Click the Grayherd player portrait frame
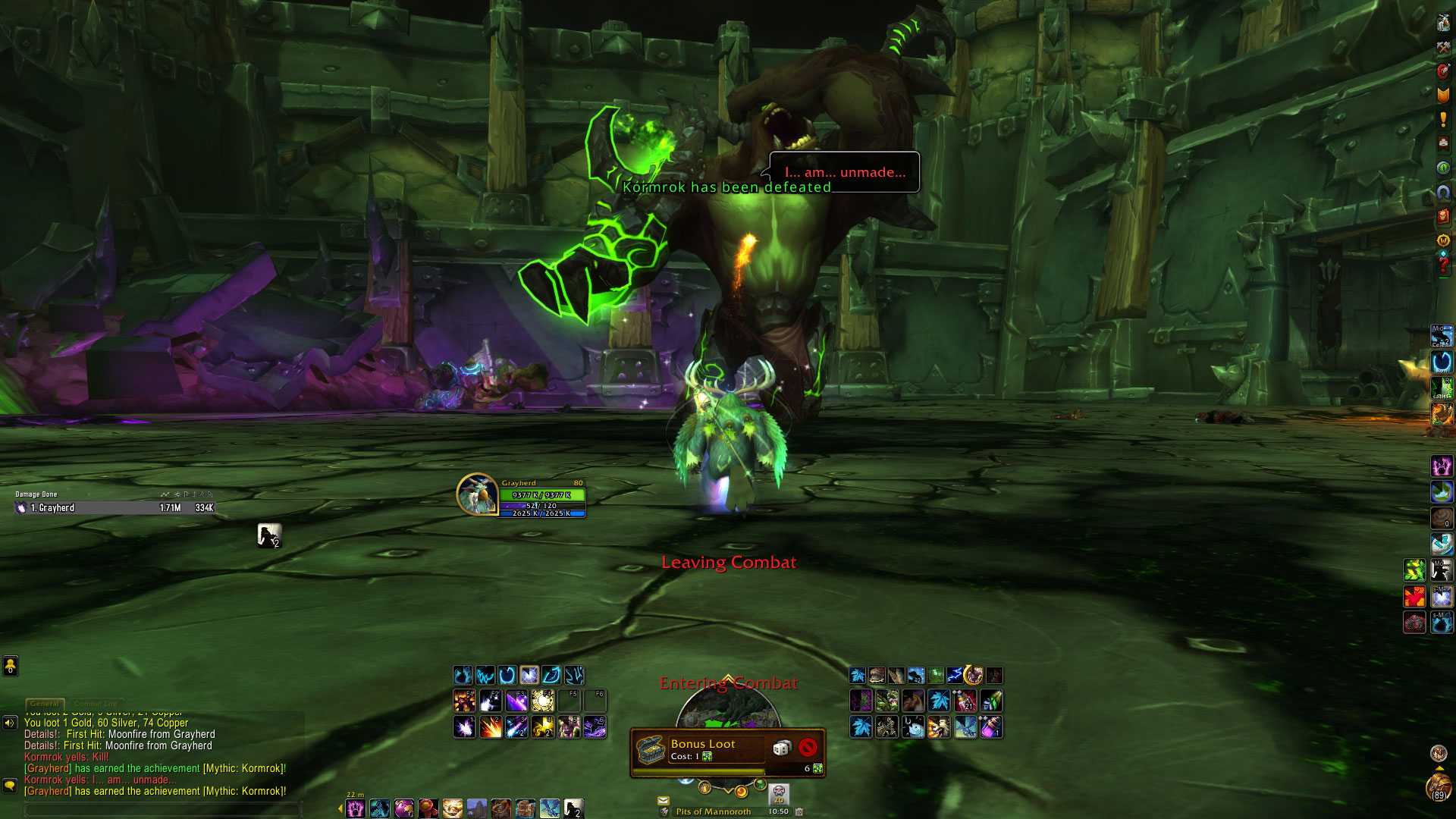This screenshot has width=1456, height=819. pos(477,494)
